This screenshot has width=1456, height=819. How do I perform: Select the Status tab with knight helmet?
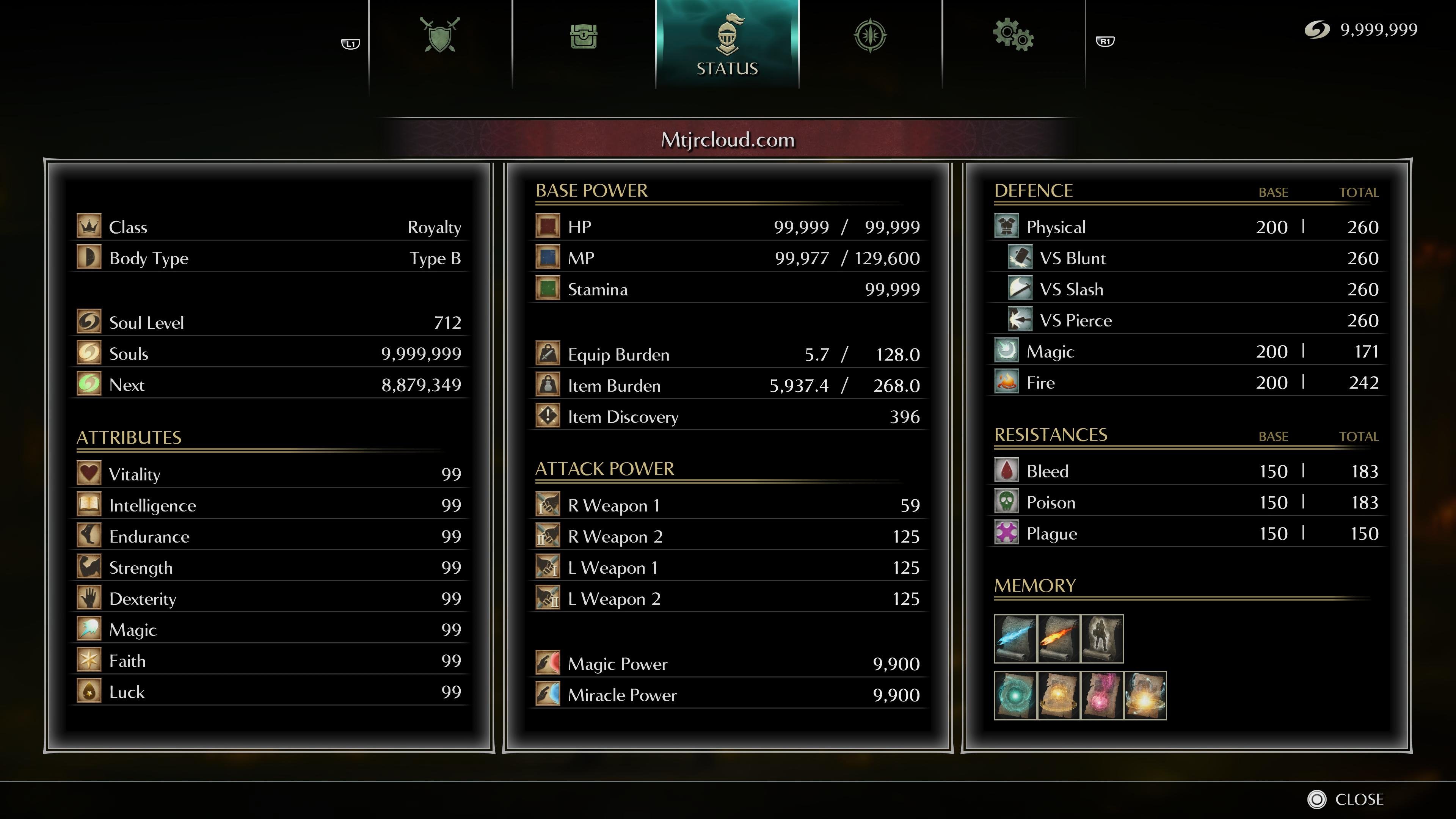tap(727, 44)
